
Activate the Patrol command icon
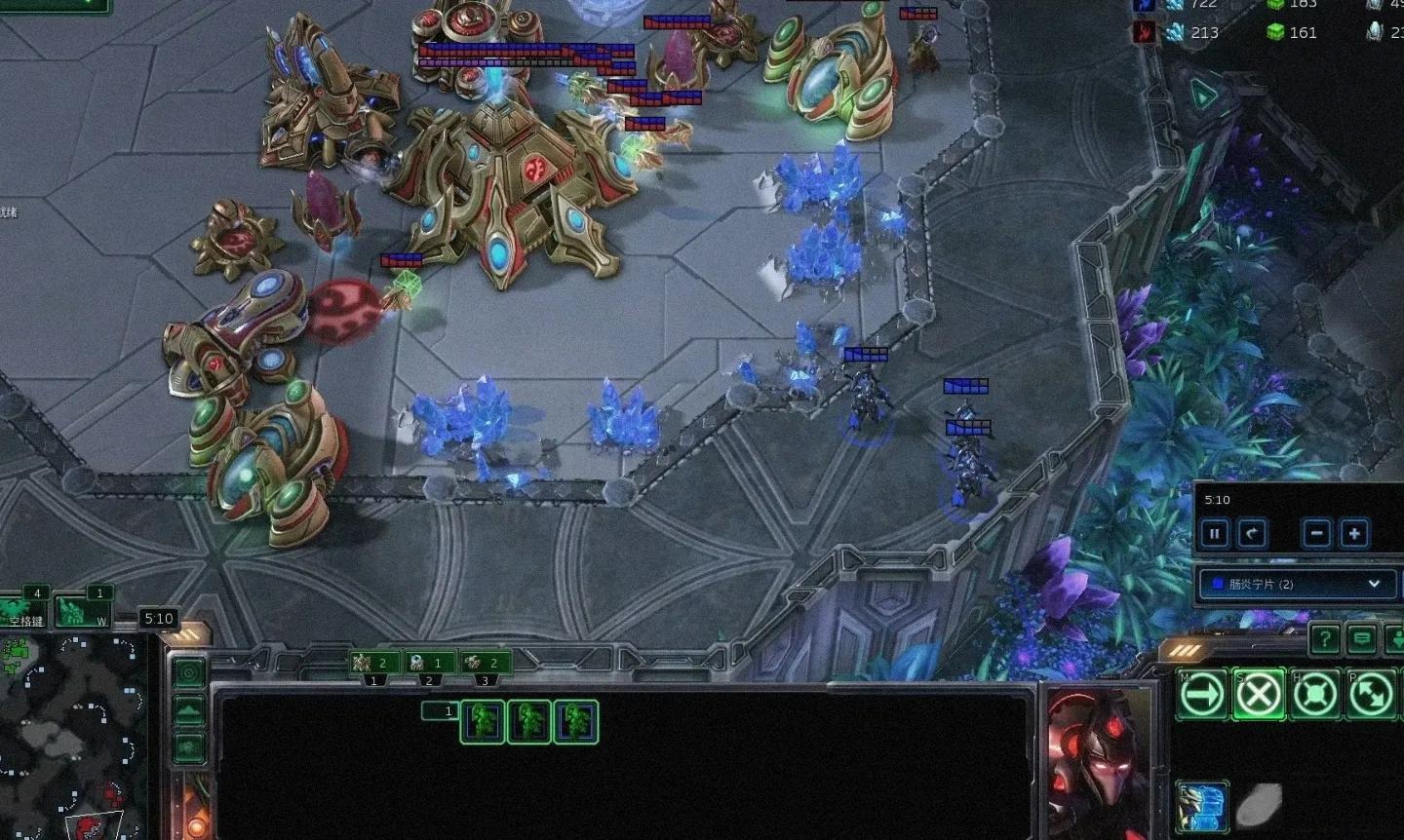1371,695
